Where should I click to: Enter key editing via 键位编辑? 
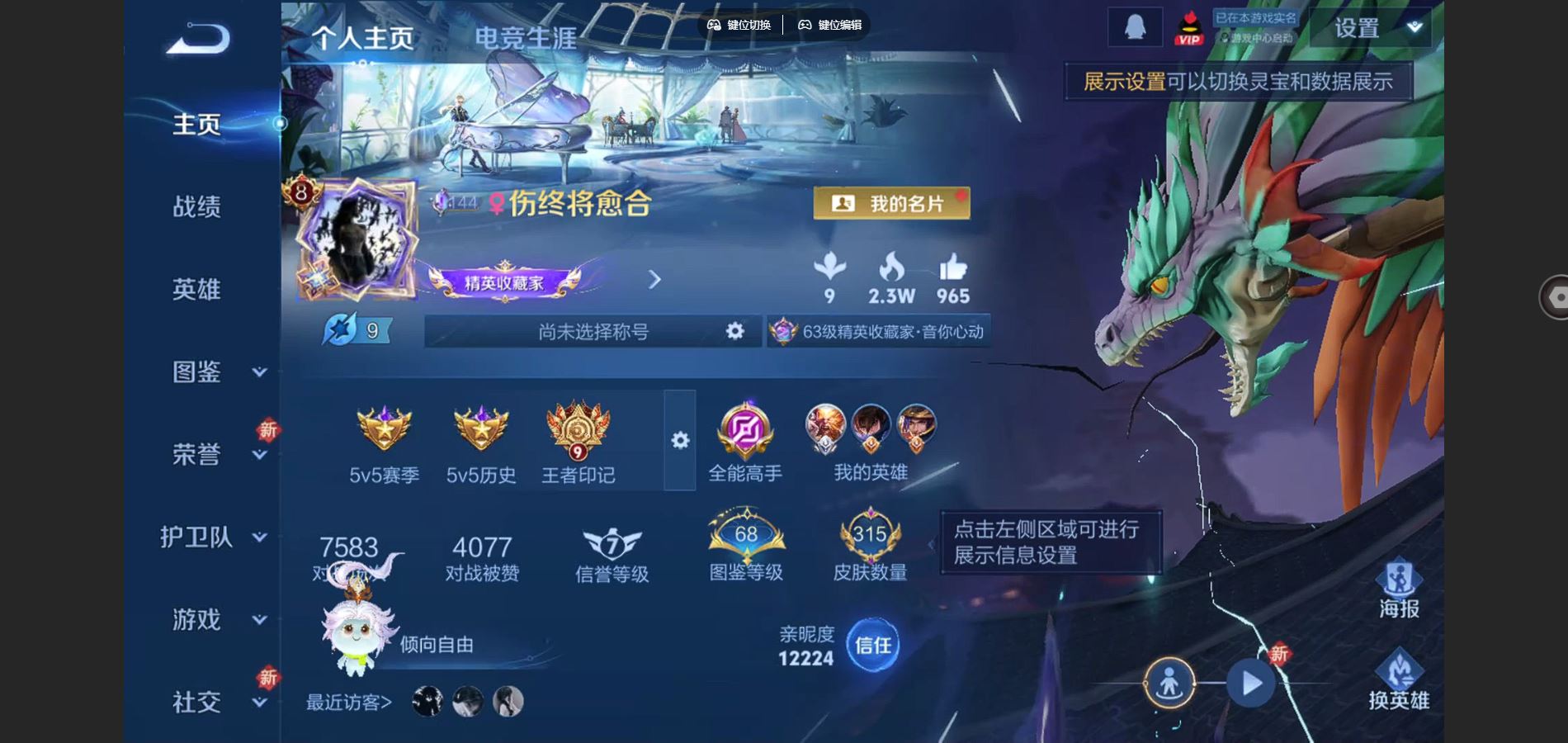pyautogui.click(x=829, y=26)
